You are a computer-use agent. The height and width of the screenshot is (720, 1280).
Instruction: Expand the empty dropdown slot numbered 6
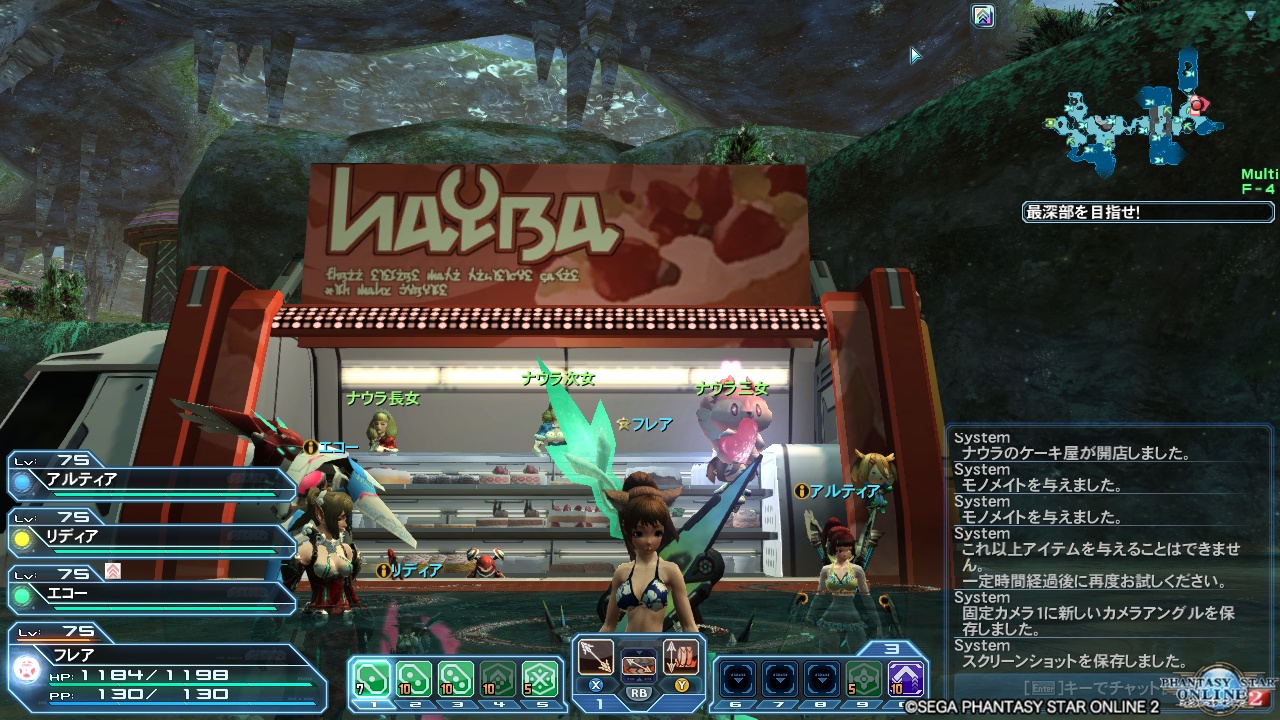coord(737,678)
